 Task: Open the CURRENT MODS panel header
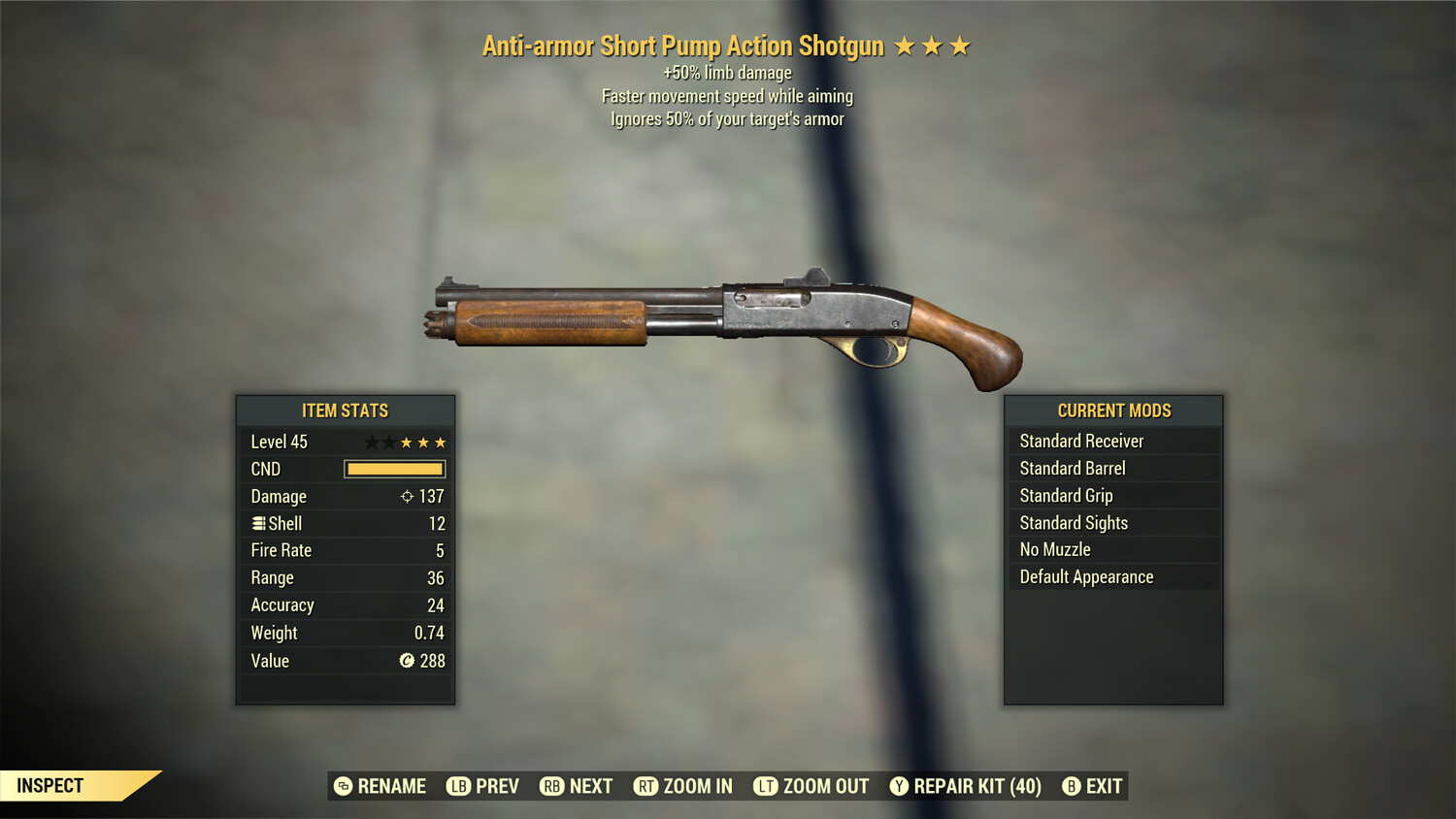[1113, 409]
